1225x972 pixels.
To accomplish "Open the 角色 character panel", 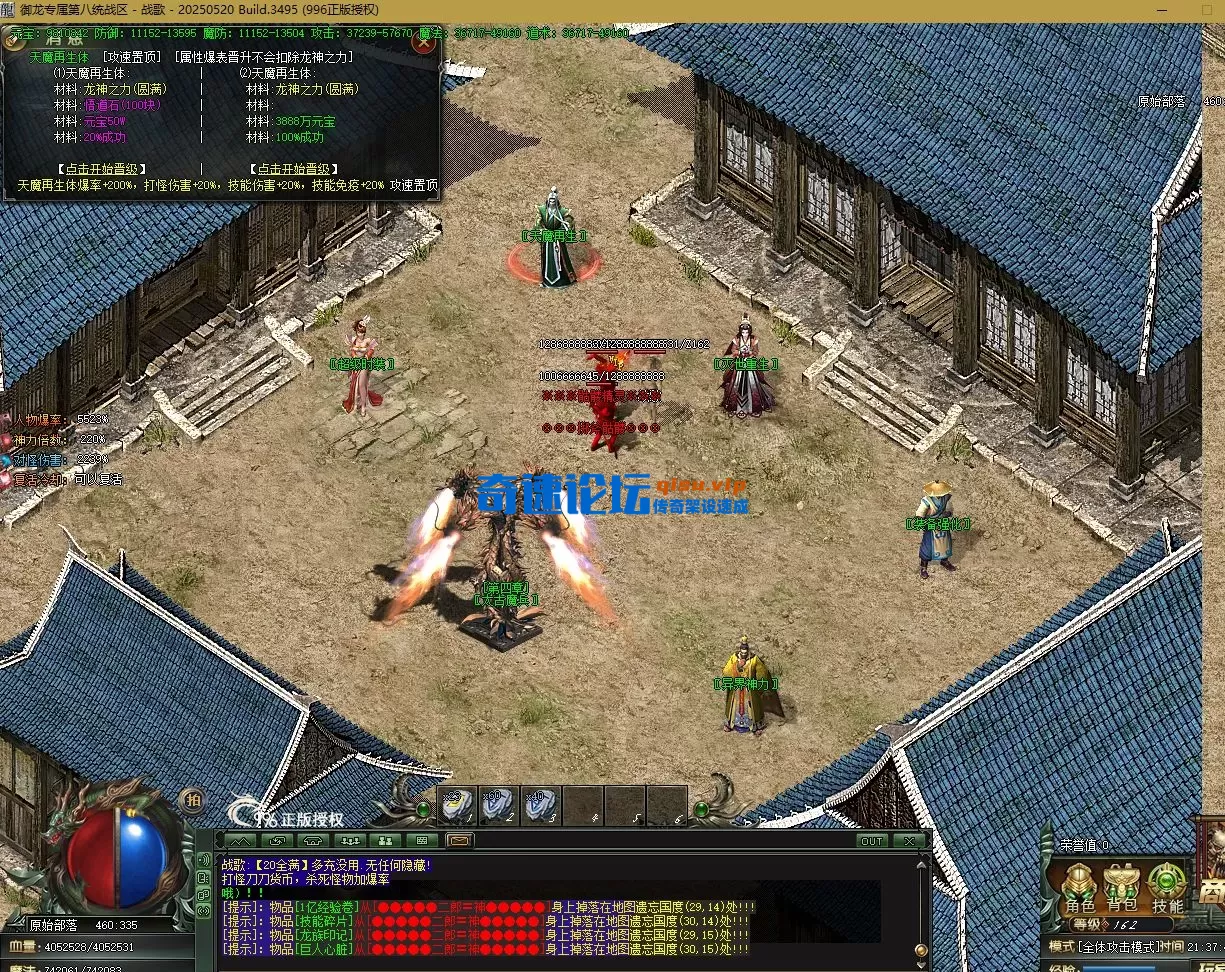I will click(x=1079, y=886).
